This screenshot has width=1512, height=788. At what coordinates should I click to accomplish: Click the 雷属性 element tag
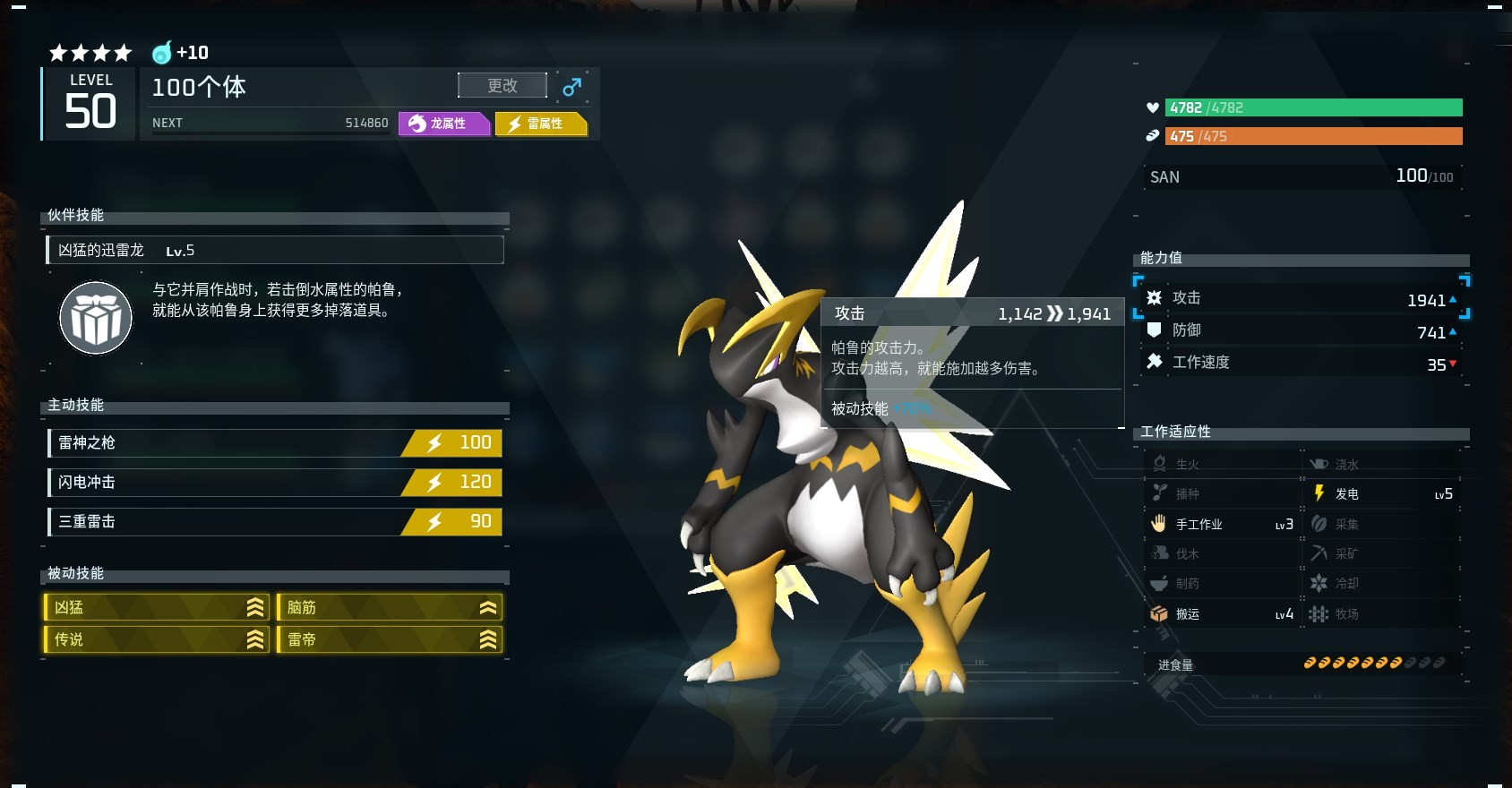(x=541, y=124)
